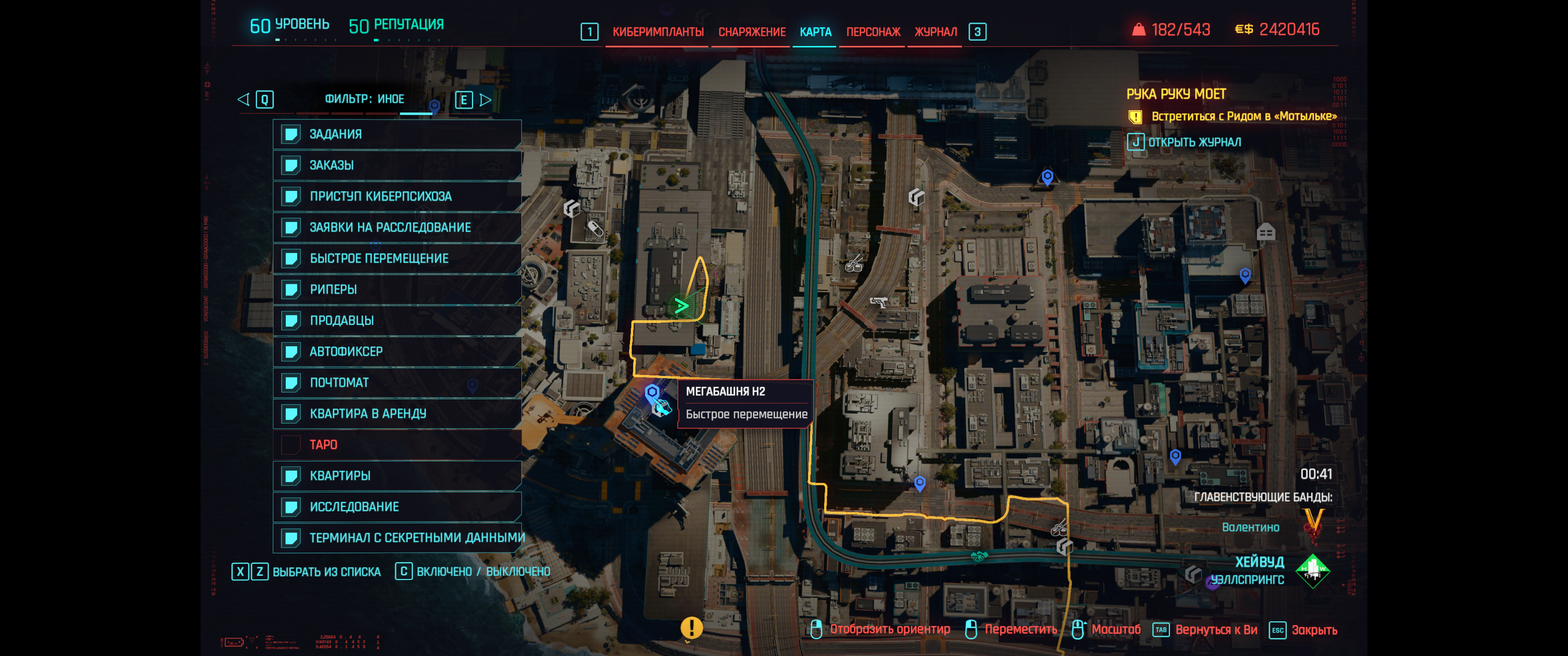The height and width of the screenshot is (656, 1568).
Task: Enable the Таро filter
Action: point(397,445)
